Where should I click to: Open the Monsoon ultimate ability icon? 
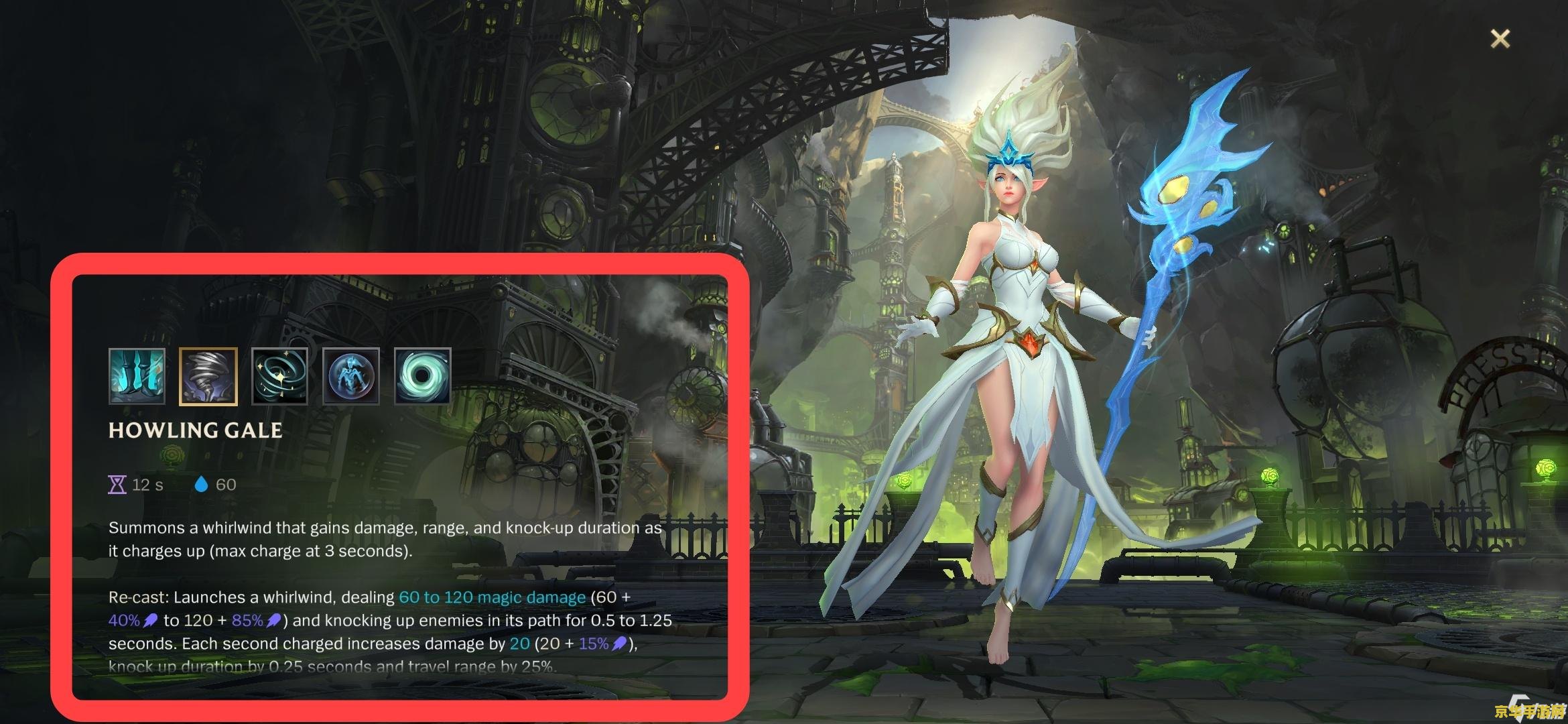422,376
